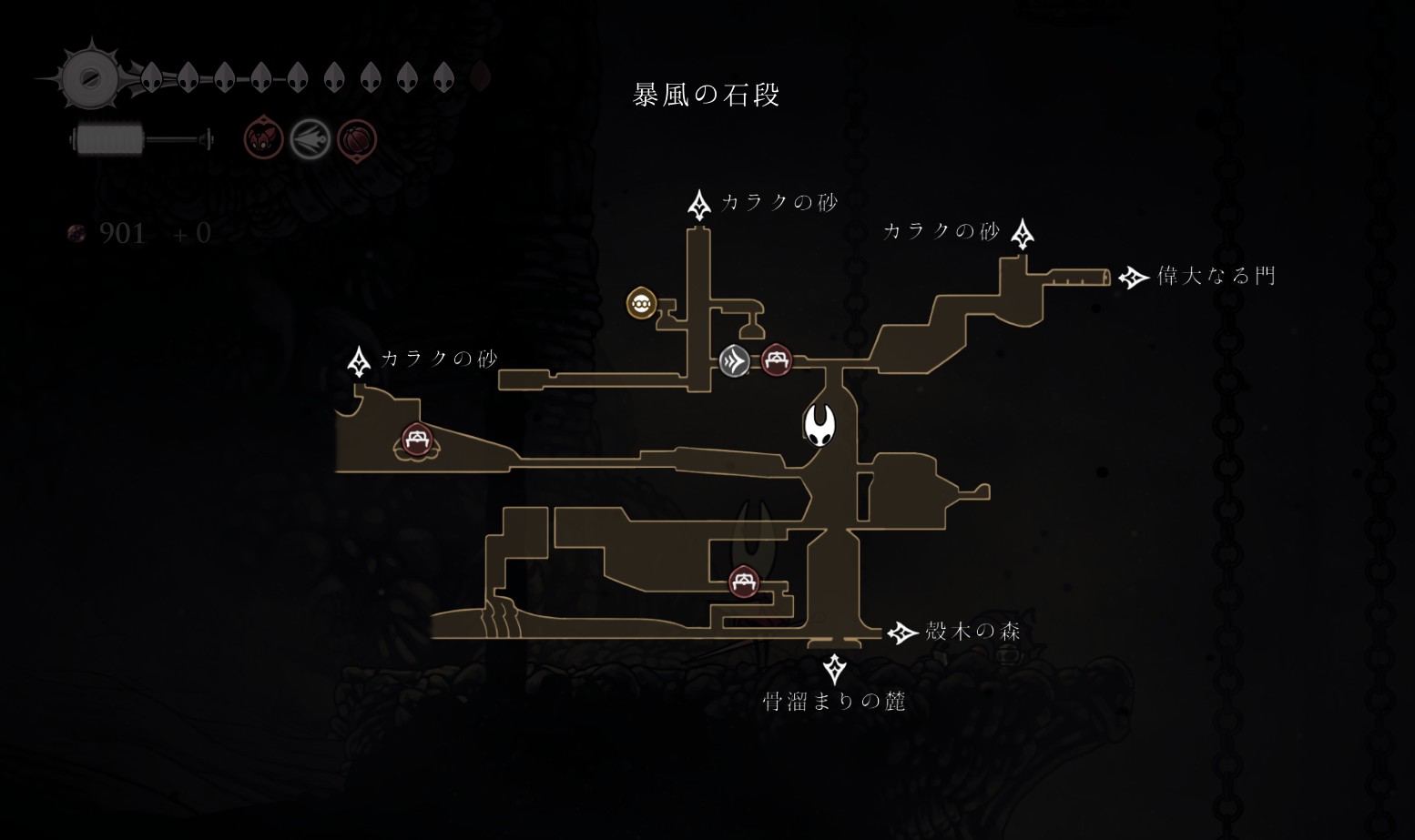Viewport: 1415px width, 840px height.
Task: Click the カラクの砂 exit nearest 偉大なる門
Action: pyautogui.click(x=1023, y=234)
